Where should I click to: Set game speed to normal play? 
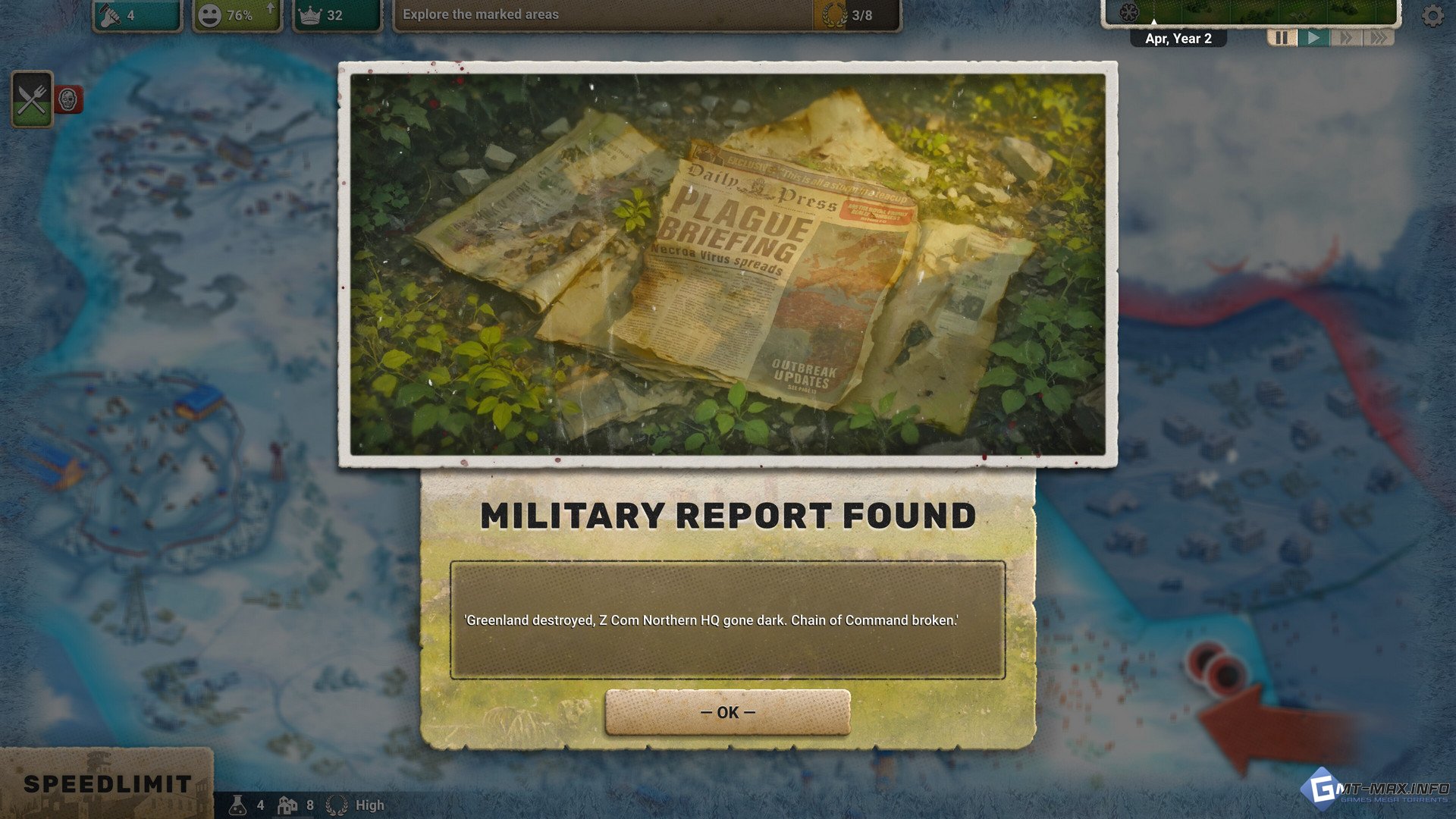click(x=1314, y=38)
